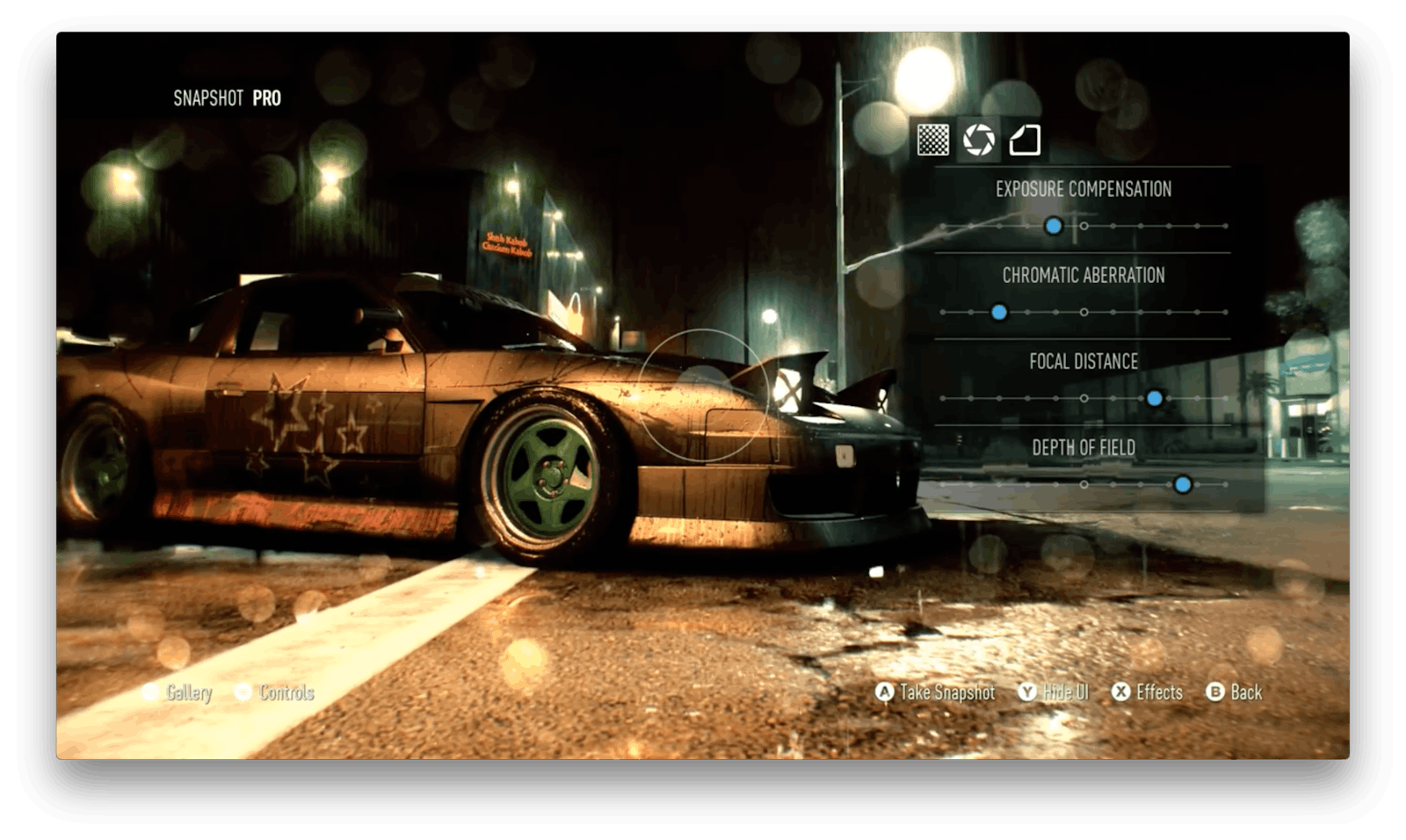
Task: Show the Controls help
Action: click(275, 692)
